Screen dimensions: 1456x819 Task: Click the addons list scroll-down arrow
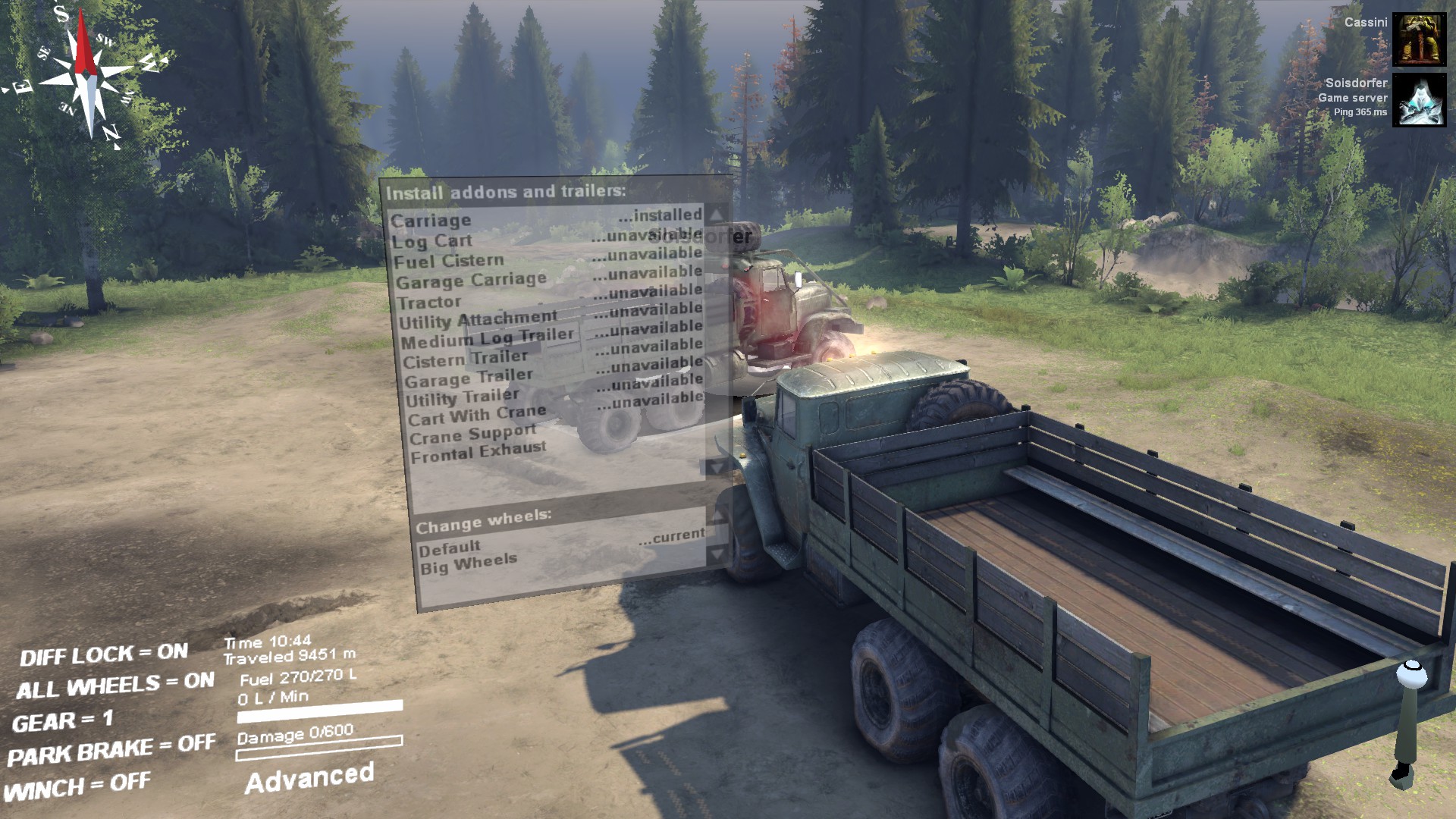coord(716,467)
